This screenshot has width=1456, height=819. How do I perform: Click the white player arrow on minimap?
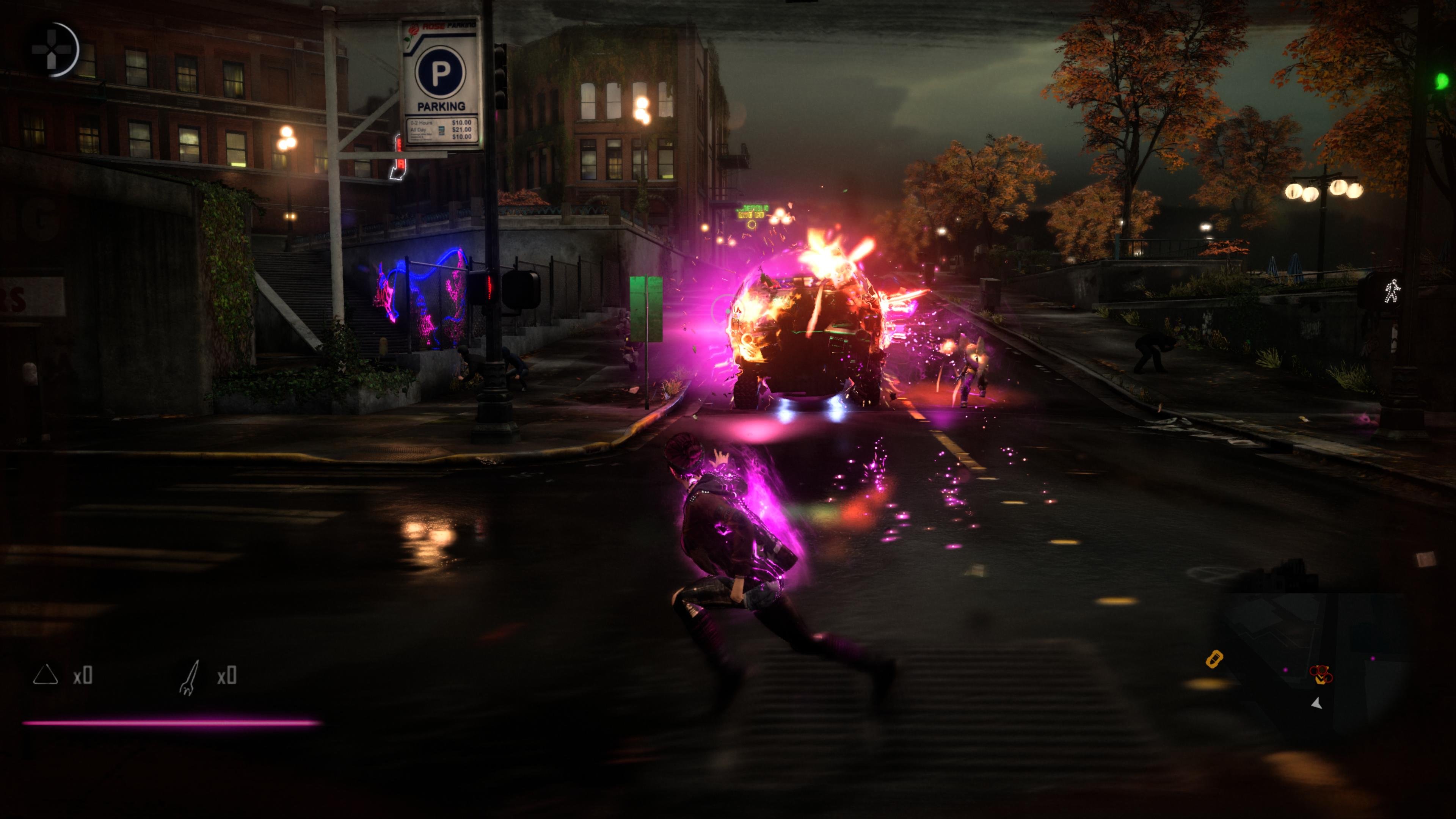1317,704
